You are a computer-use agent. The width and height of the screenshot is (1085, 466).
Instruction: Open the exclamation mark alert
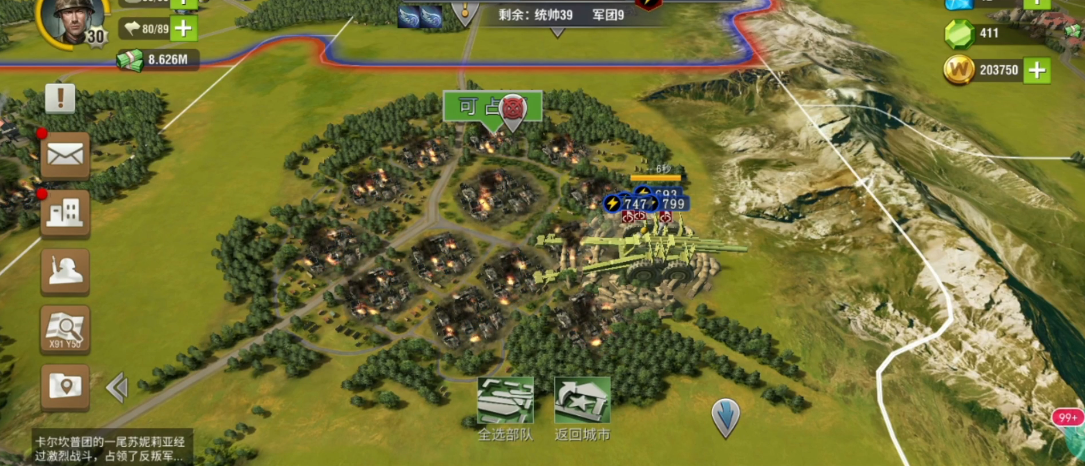(60, 98)
